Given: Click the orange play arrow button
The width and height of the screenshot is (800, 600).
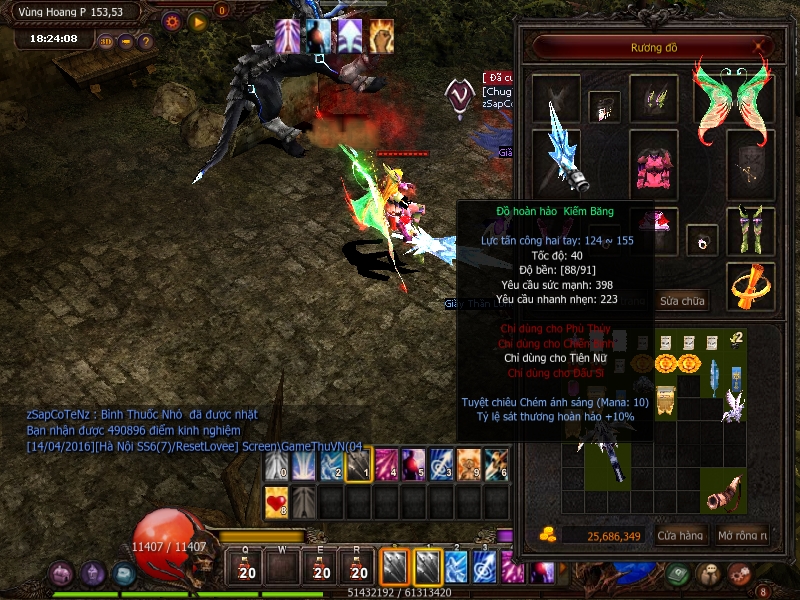Looking at the screenshot, I should click(x=197, y=21).
